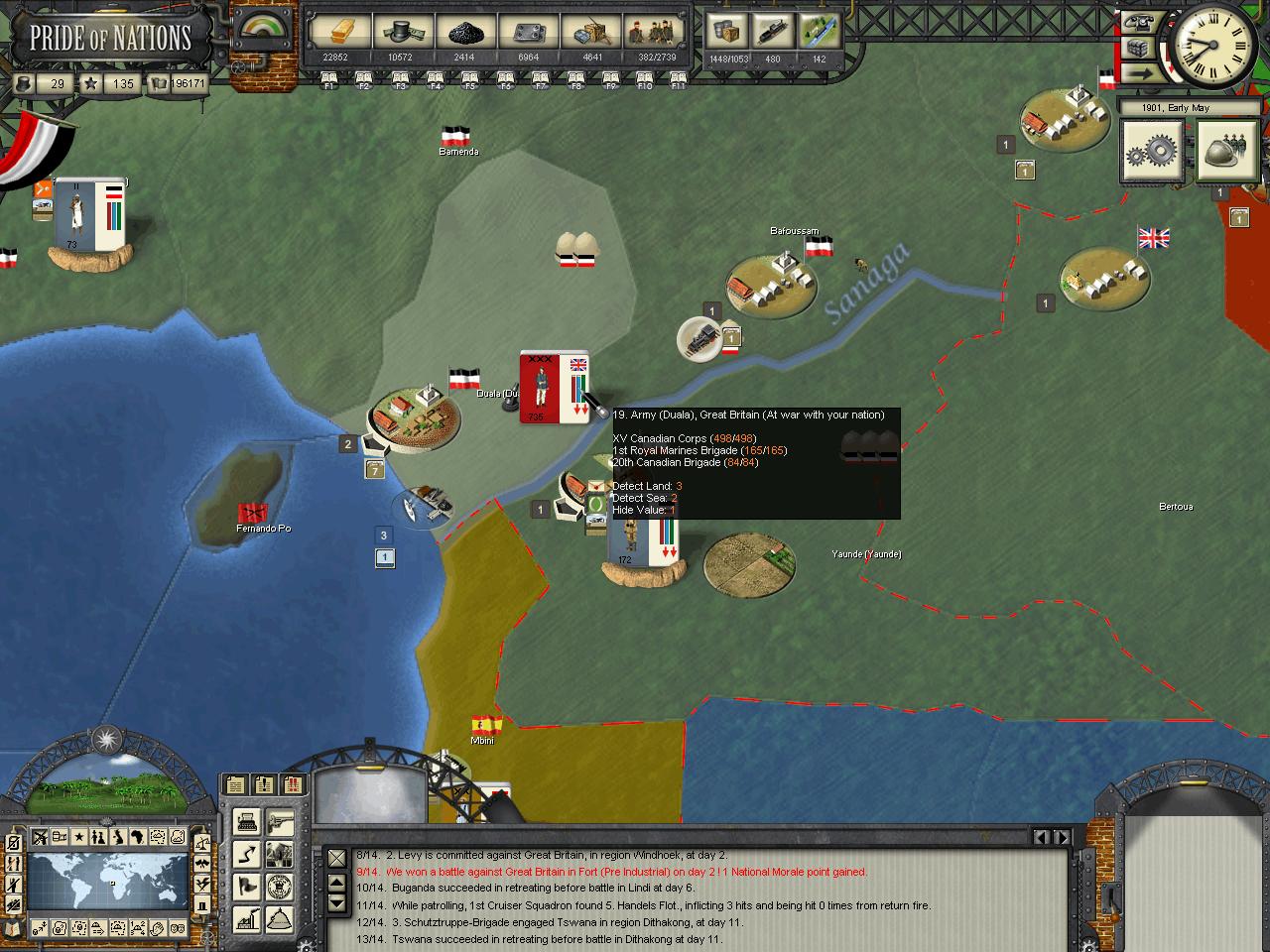1270x952 pixels.
Task: Select the winding arrow mode button
Action: (x=247, y=854)
